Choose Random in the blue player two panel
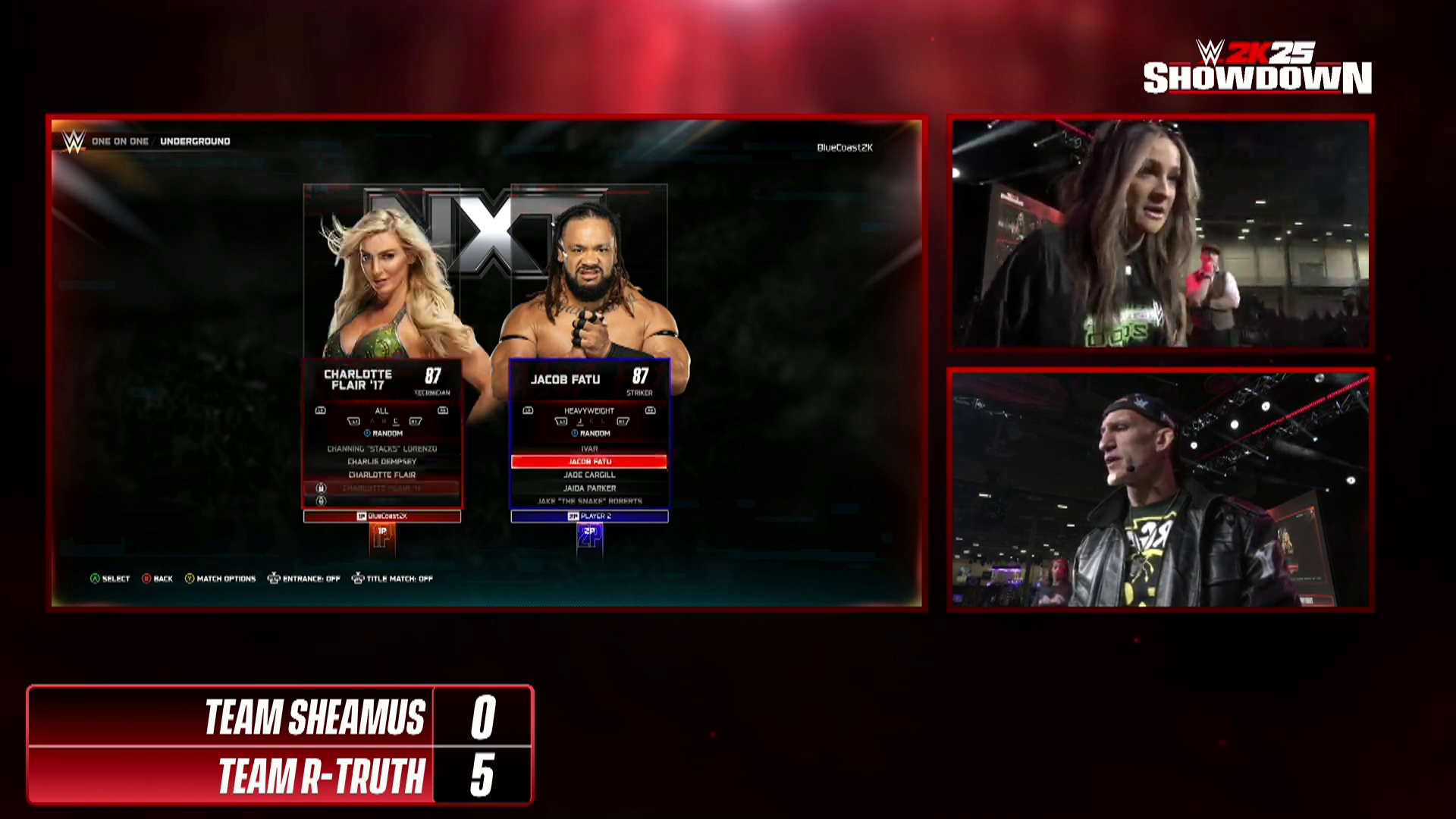This screenshot has height=819, width=1456. click(591, 433)
